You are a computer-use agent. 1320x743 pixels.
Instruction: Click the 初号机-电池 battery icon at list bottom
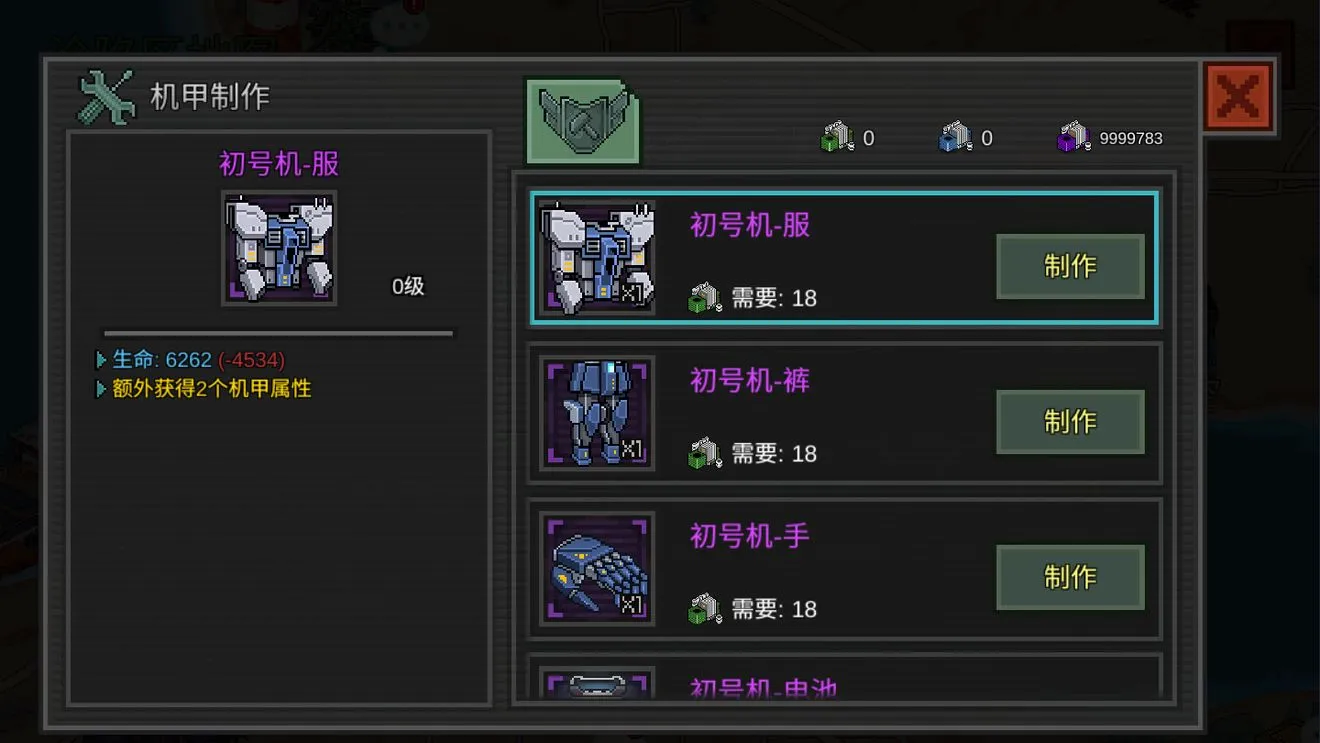point(597,685)
